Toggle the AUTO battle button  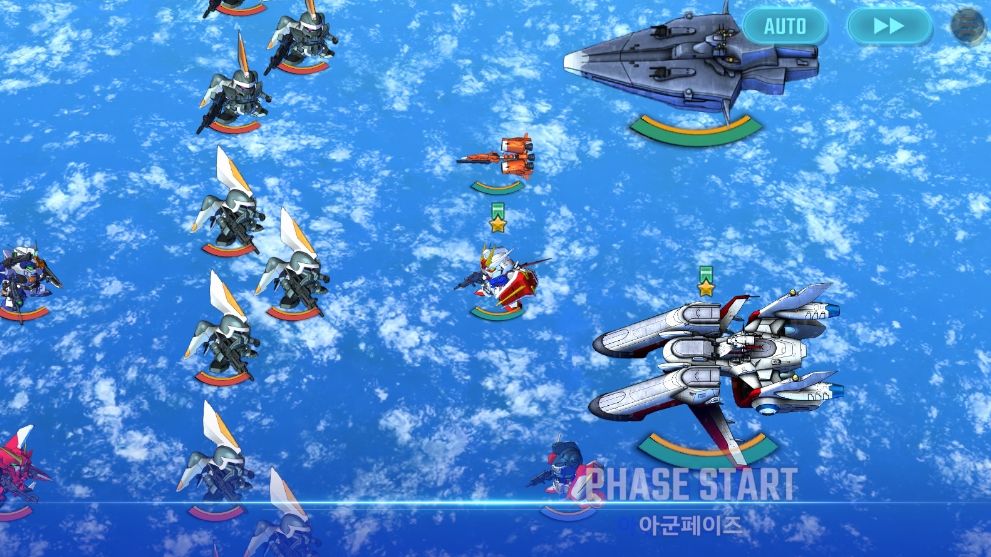784,26
